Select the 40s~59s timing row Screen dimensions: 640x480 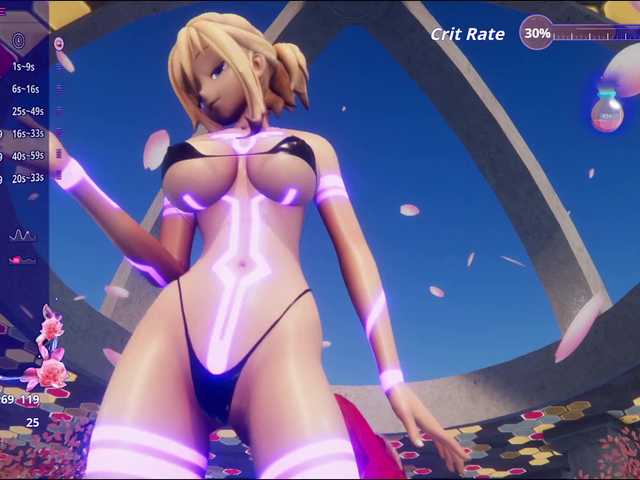coord(28,155)
